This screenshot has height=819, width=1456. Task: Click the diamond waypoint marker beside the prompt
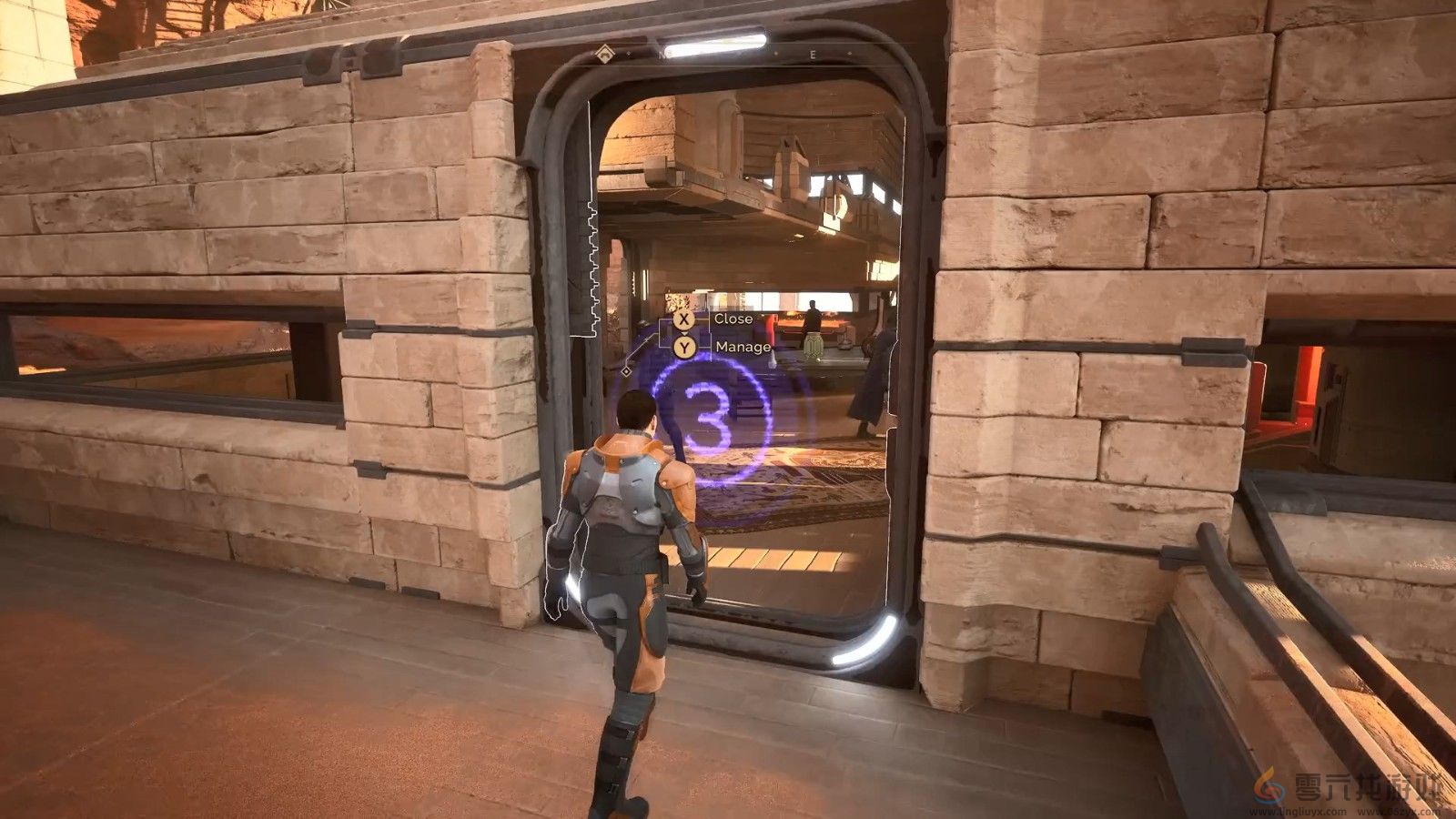point(626,371)
